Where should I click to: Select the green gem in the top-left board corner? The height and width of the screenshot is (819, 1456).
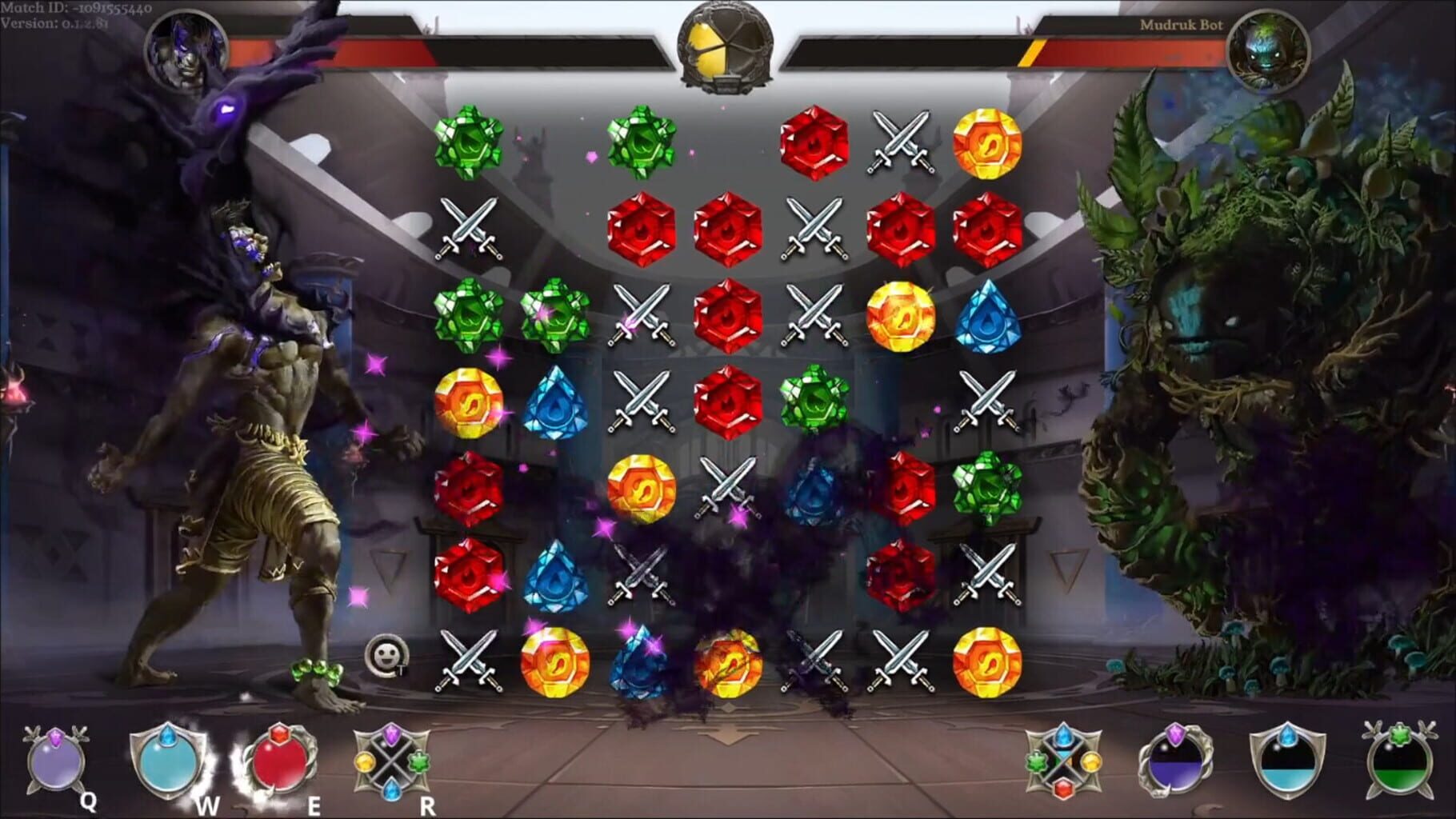click(468, 142)
